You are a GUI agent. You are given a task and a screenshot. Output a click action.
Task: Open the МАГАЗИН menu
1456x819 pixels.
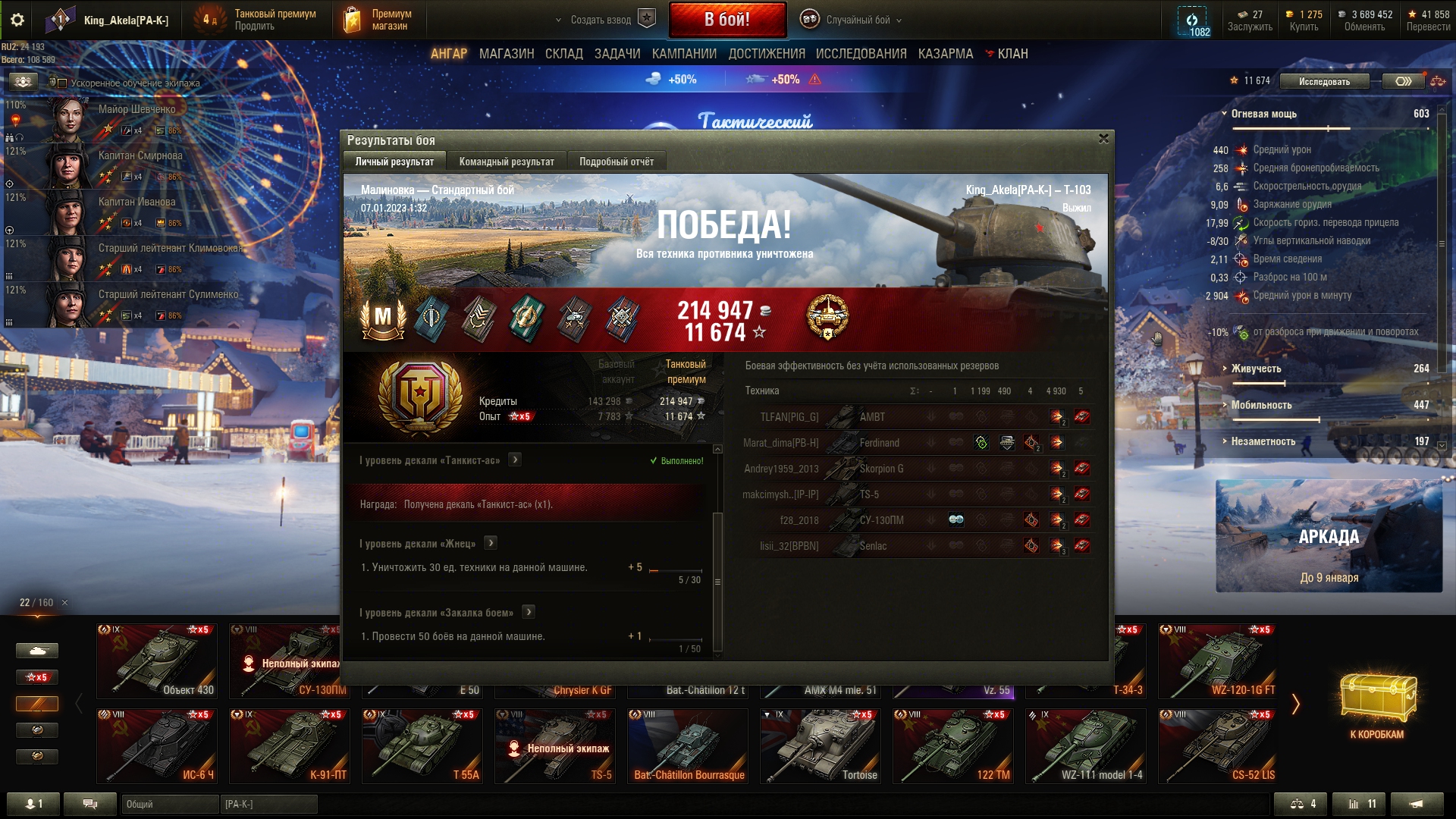click(506, 54)
